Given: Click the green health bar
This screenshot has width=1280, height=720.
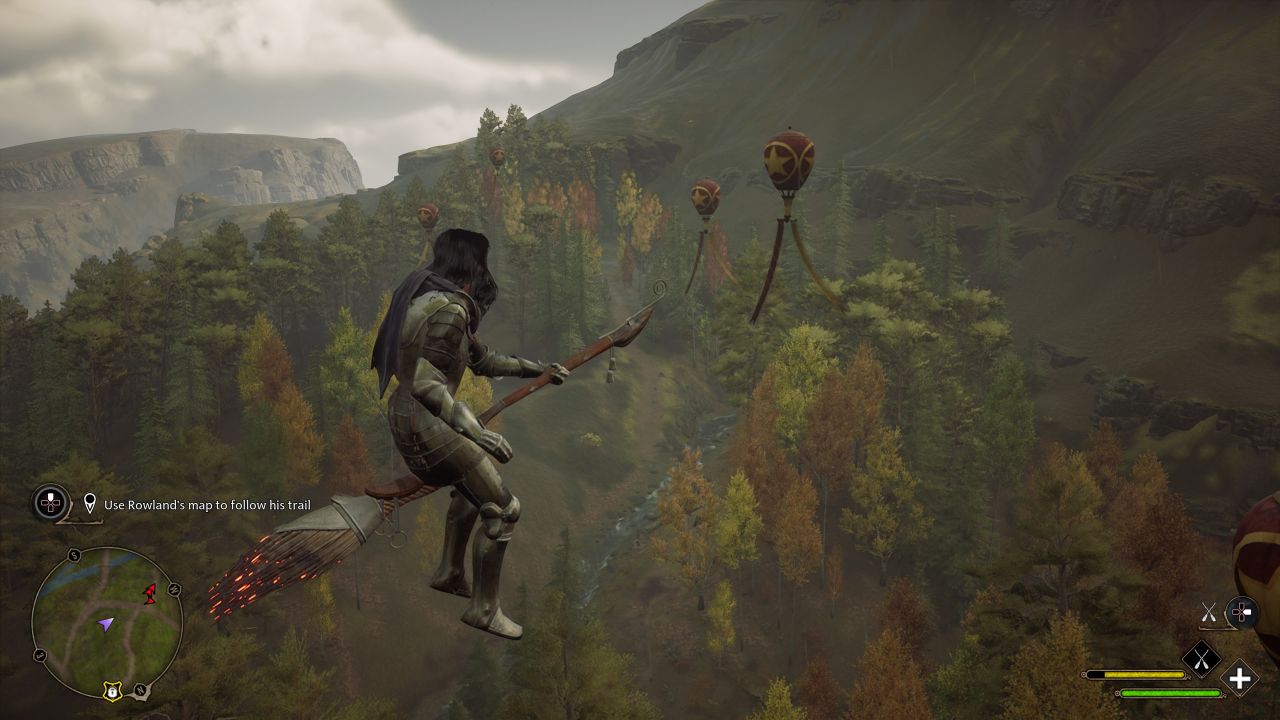Looking at the screenshot, I should tap(1171, 693).
